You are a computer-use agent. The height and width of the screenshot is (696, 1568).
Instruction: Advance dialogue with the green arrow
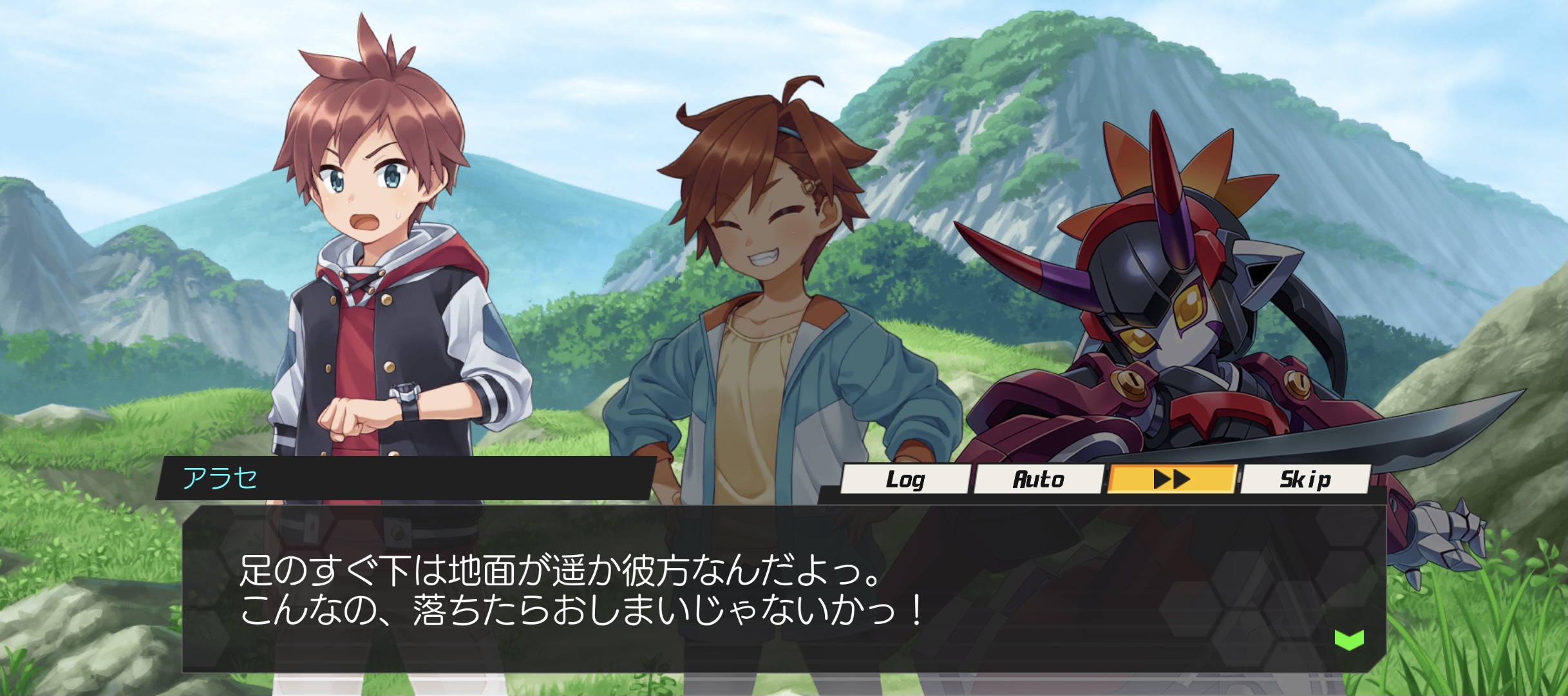pyautogui.click(x=1349, y=639)
